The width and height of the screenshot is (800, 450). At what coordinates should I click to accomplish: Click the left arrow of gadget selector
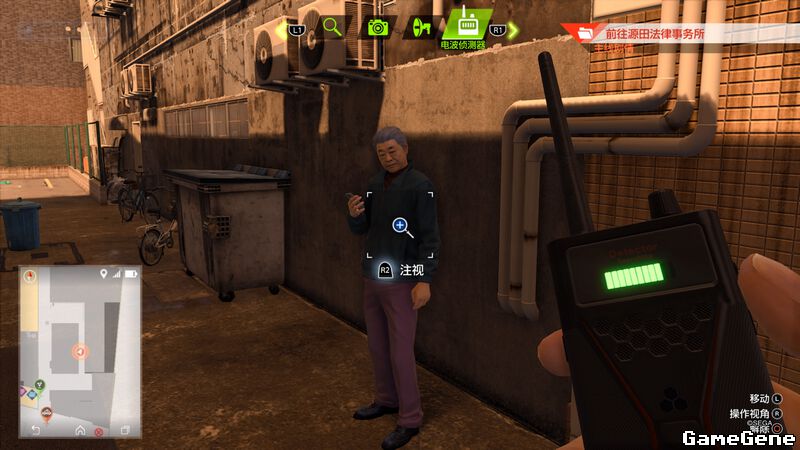coord(281,30)
